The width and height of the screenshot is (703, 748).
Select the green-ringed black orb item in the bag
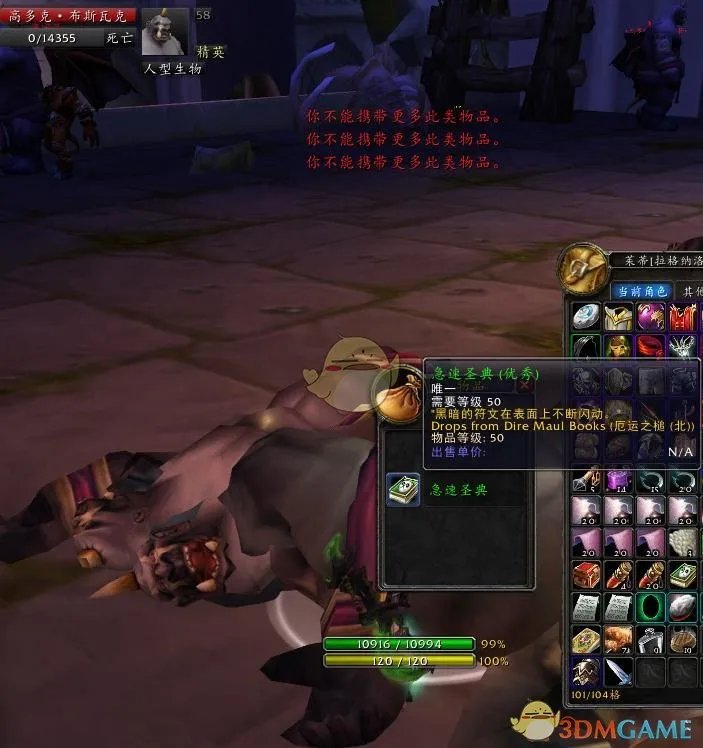651,607
